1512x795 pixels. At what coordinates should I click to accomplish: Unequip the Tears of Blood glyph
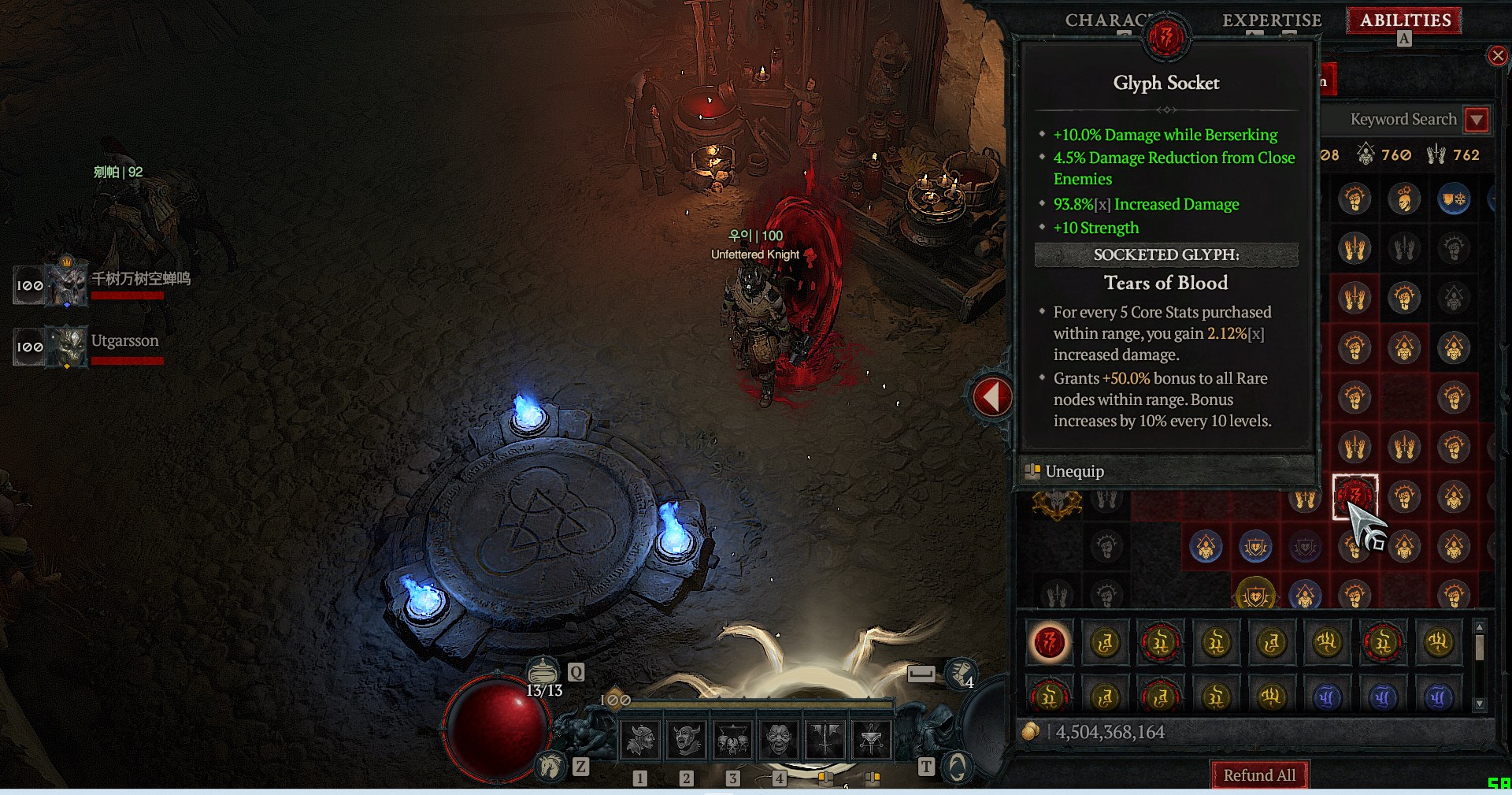tap(1074, 471)
